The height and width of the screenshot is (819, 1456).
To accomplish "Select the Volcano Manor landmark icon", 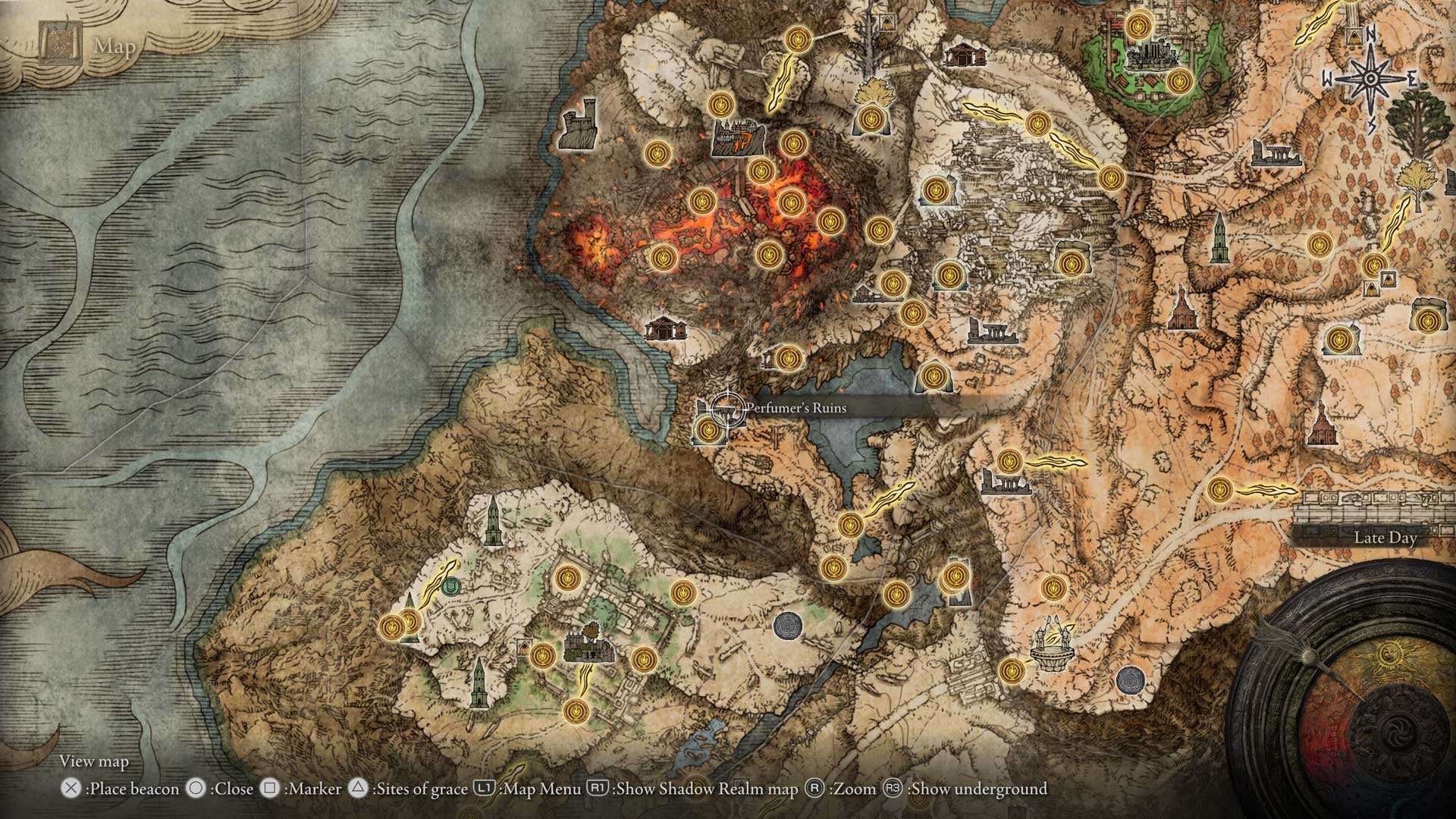I will pos(738,140).
